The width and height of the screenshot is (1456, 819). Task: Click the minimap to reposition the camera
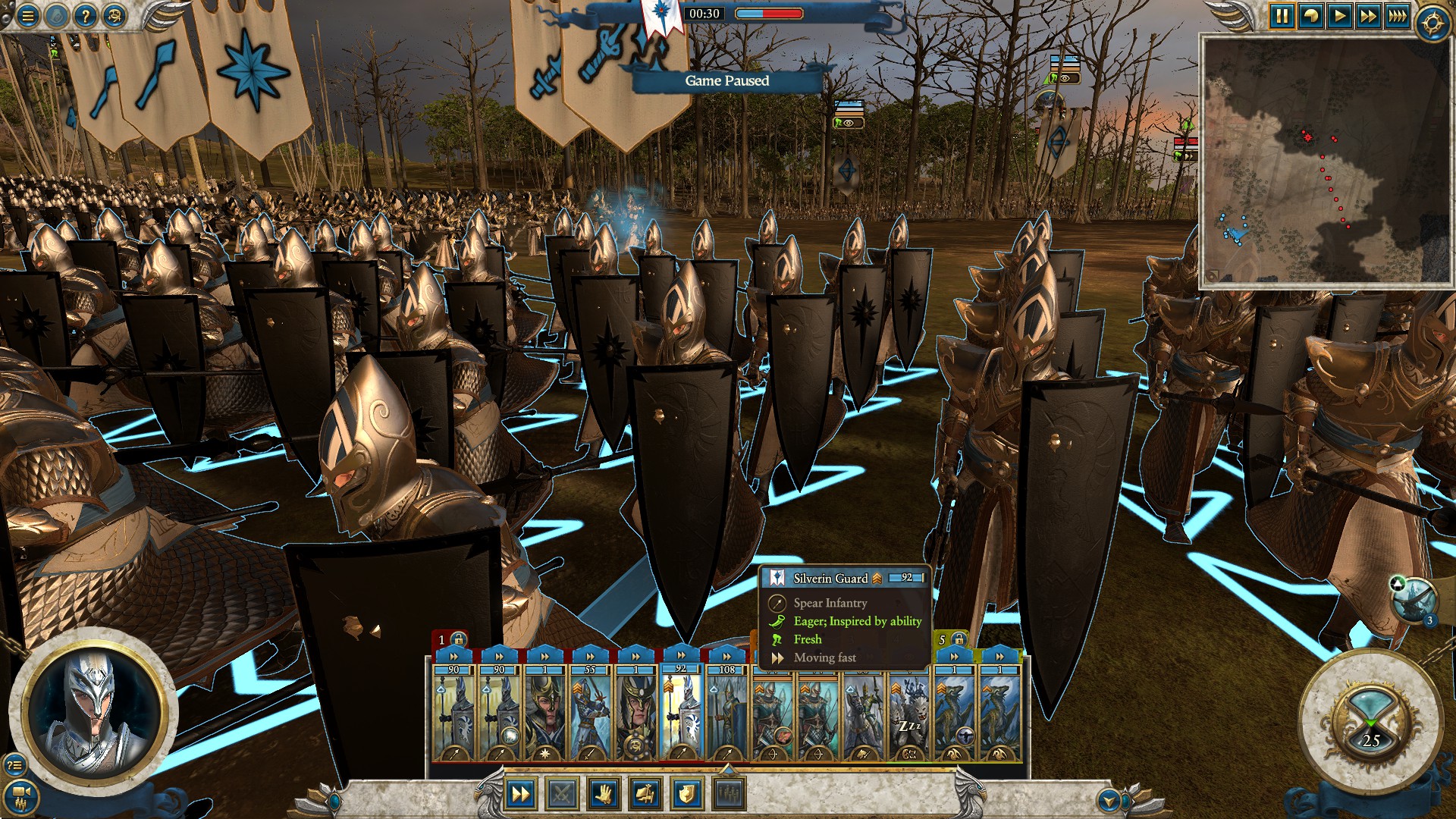click(1327, 159)
